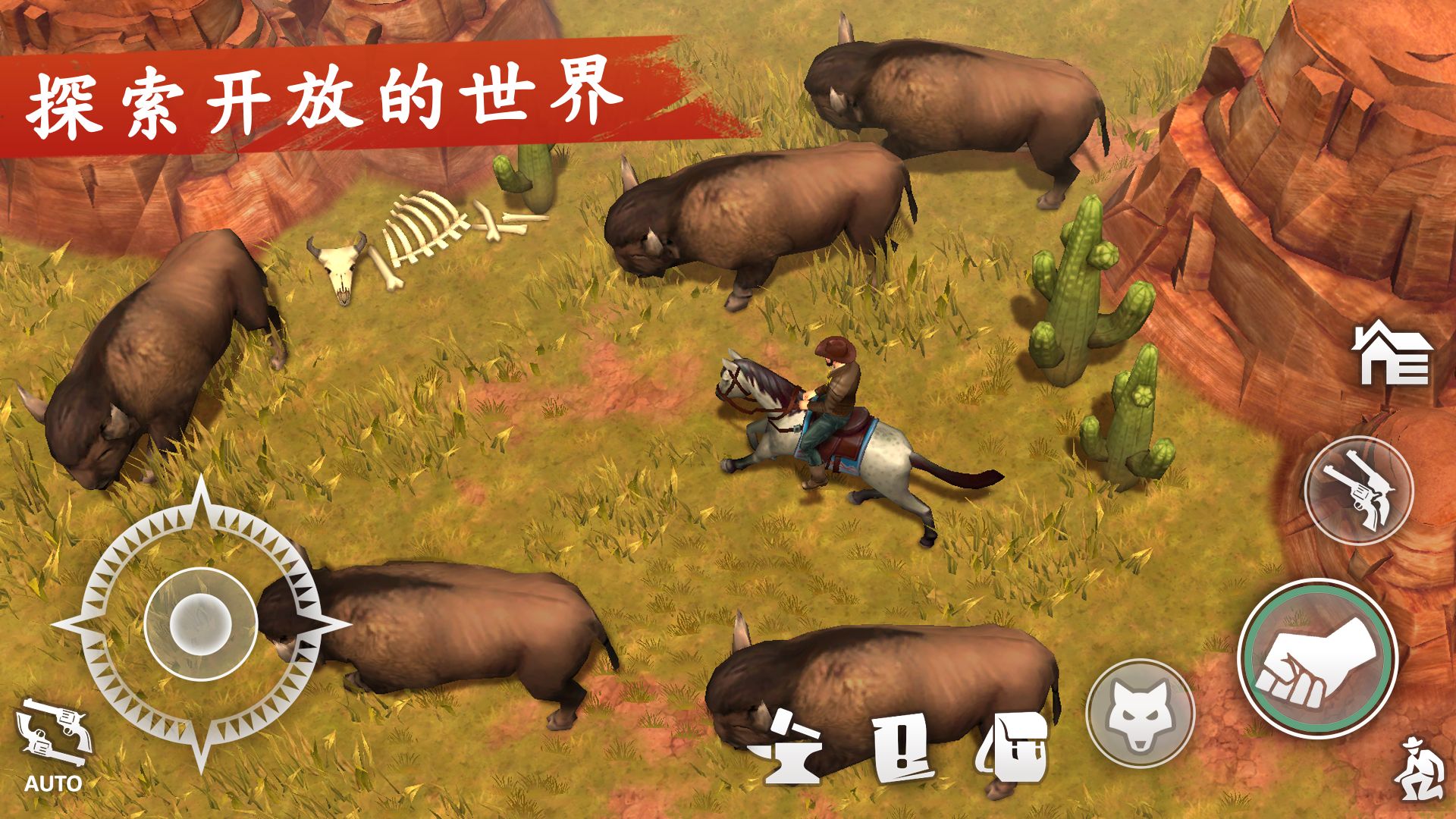
Task: Click the red 探索开放的世界 banner
Action: pos(326,99)
